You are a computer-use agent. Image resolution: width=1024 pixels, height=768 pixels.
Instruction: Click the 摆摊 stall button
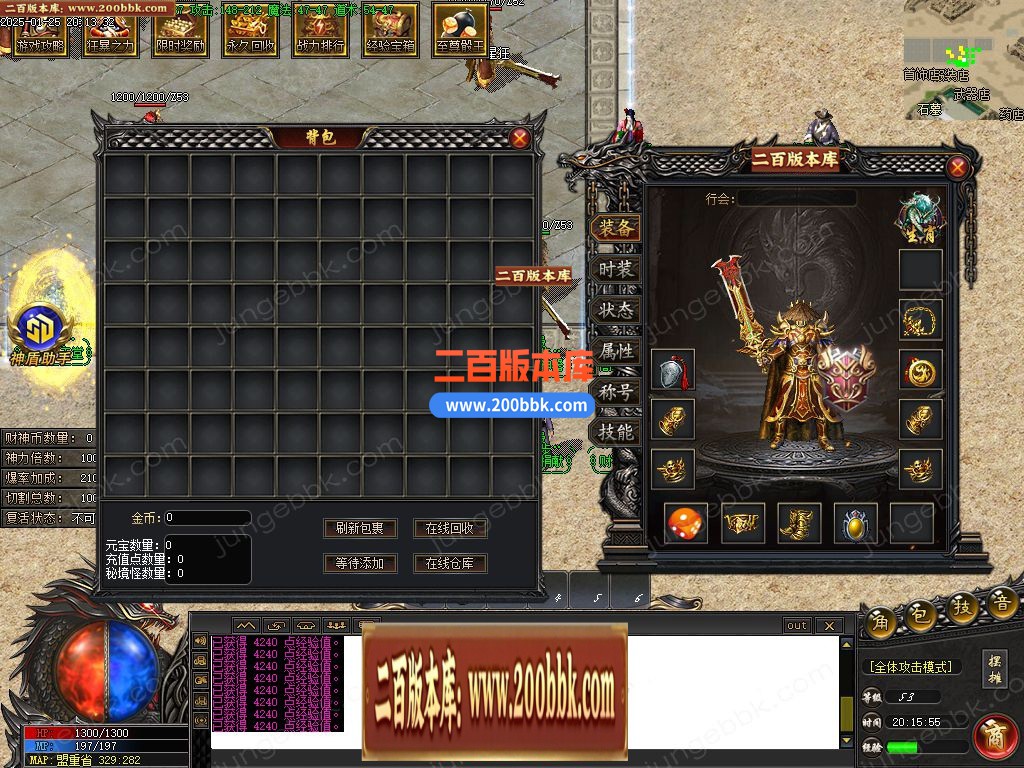994,668
